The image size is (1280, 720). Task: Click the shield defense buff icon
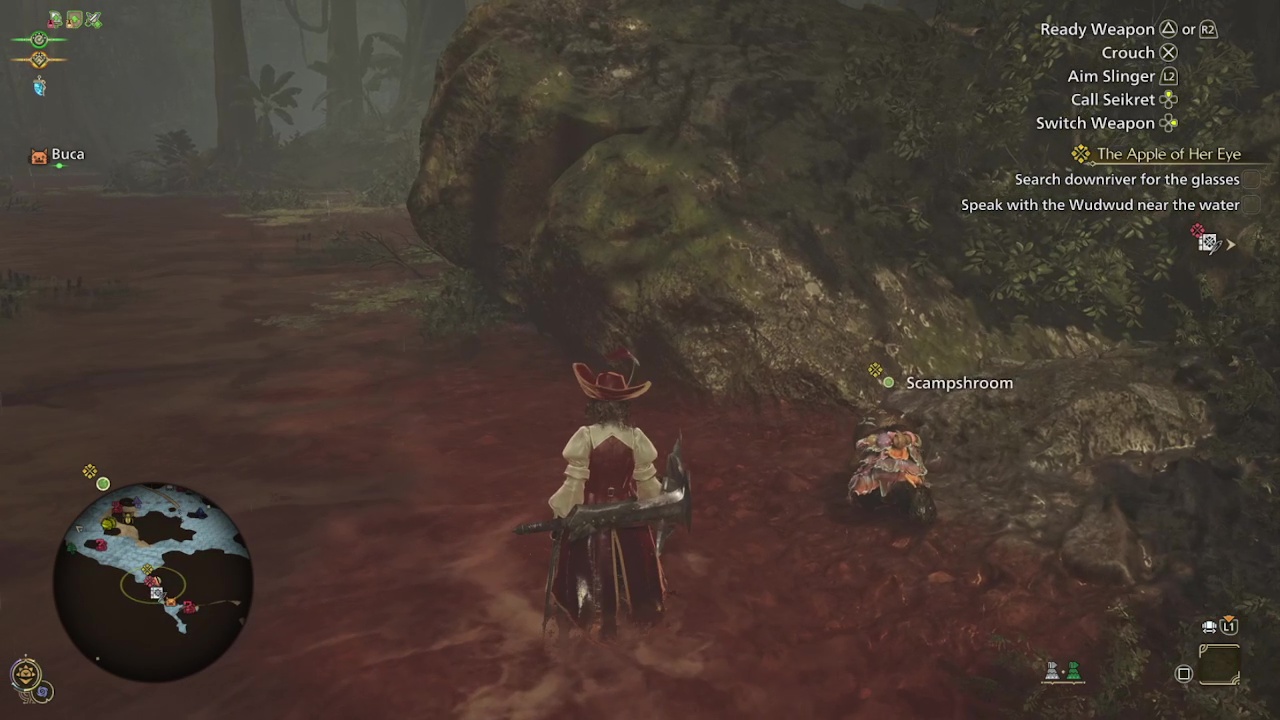[74, 19]
